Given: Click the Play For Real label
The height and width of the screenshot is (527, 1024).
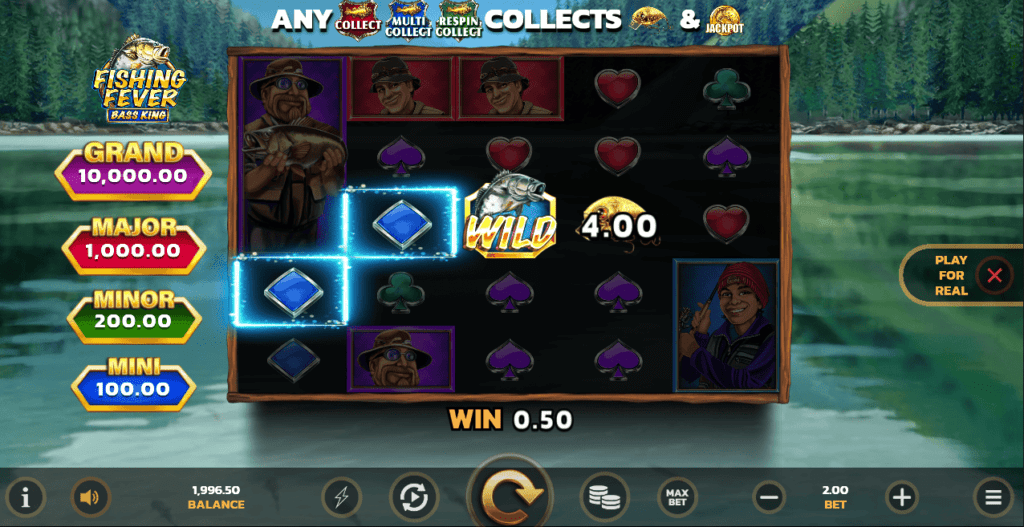Looking at the screenshot, I should pos(951,275).
